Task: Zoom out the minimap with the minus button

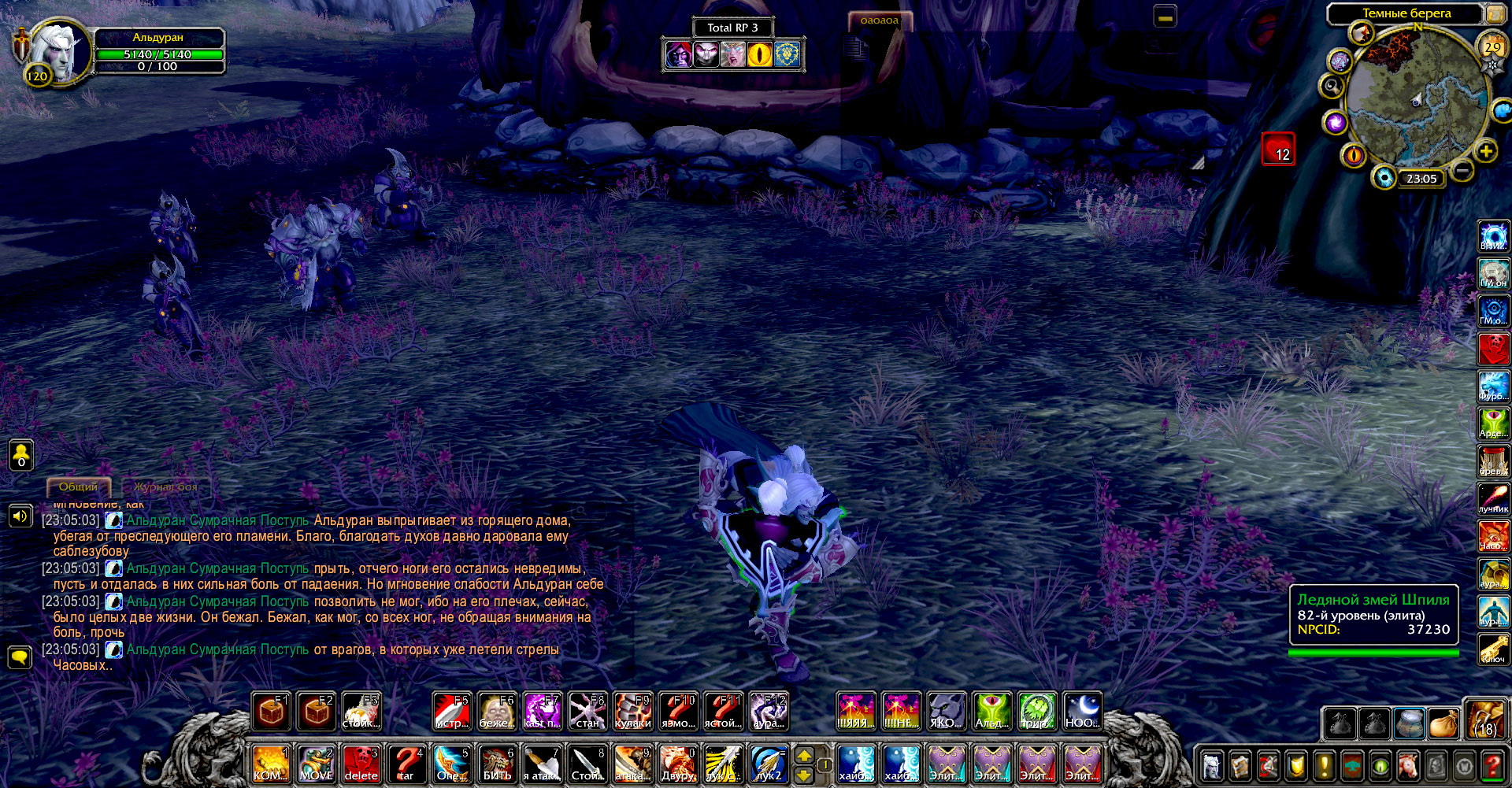Action: (x=1462, y=170)
